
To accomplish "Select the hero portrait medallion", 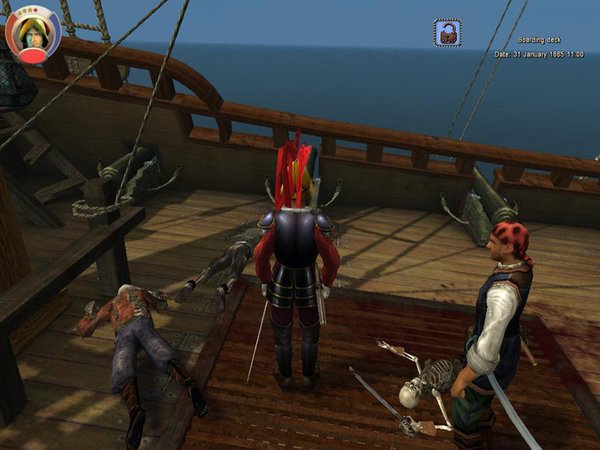I will (x=34, y=33).
